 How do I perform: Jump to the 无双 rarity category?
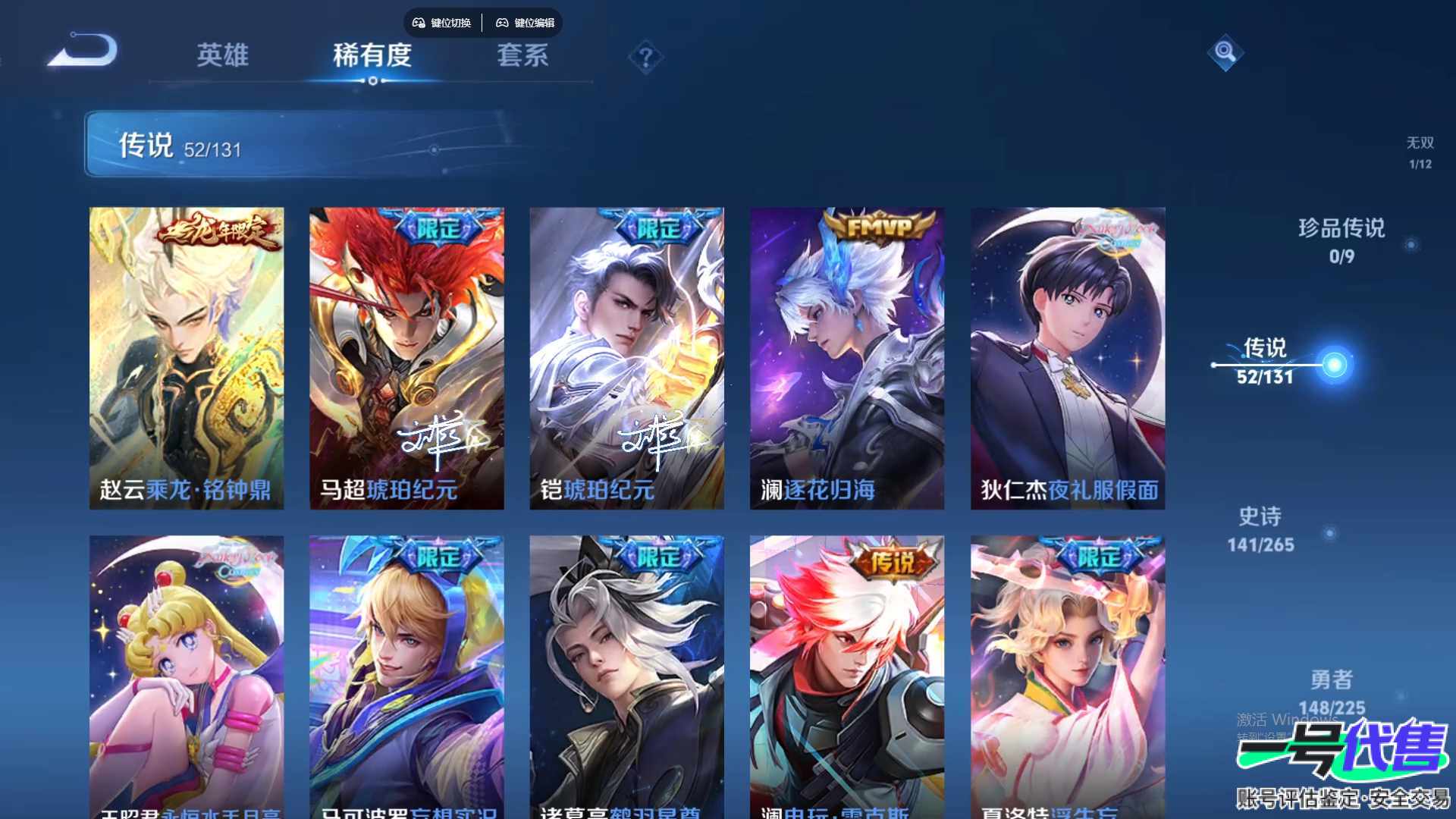coord(1420,152)
